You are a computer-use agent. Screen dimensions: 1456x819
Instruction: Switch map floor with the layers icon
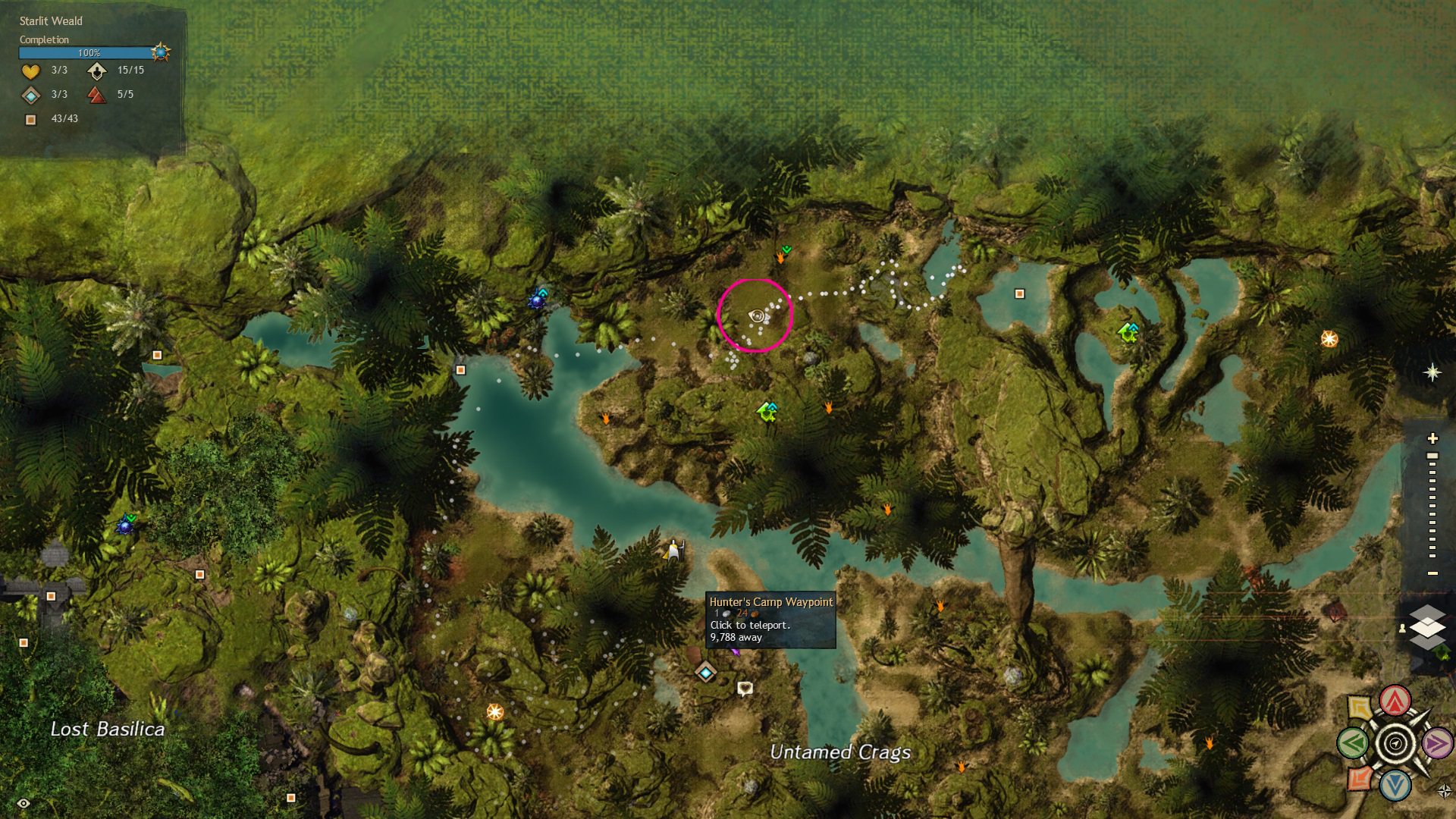click(x=1427, y=627)
